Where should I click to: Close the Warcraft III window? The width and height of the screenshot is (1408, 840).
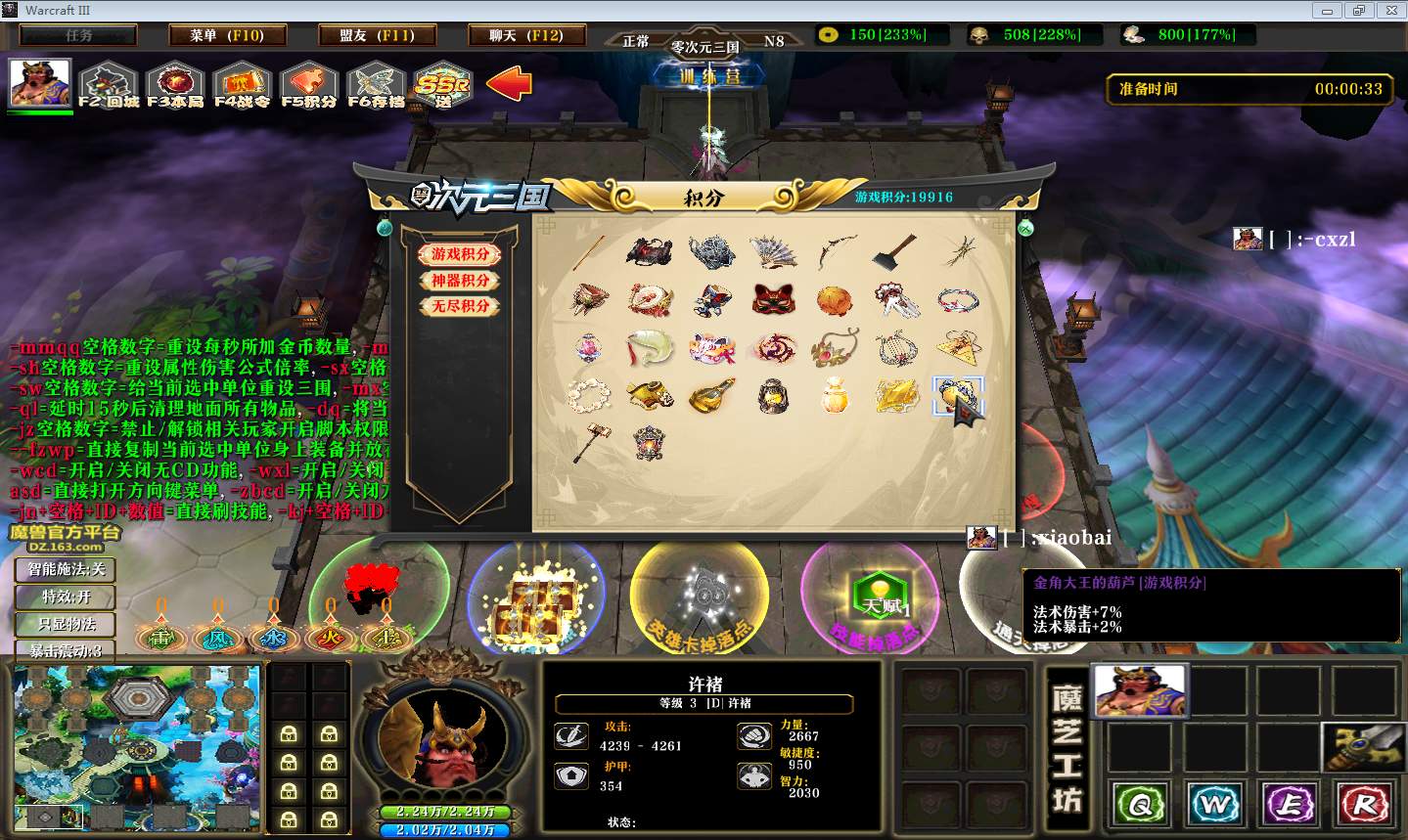tap(1389, 10)
